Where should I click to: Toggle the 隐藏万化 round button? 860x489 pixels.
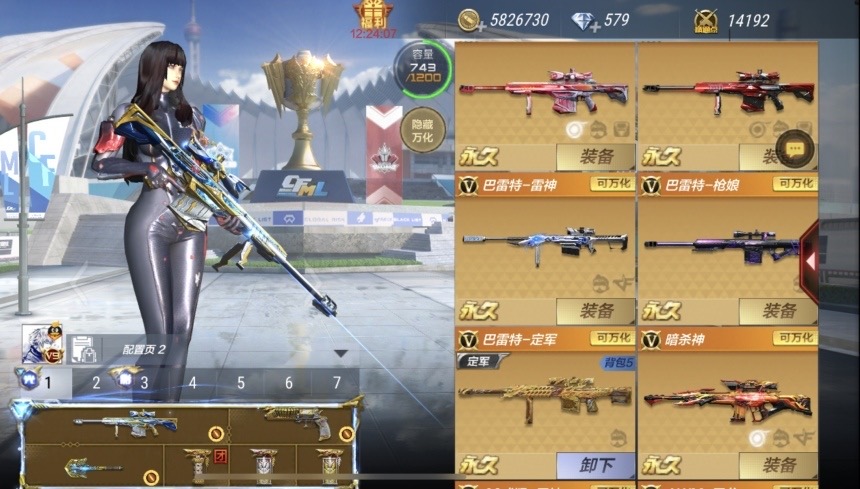pos(421,128)
